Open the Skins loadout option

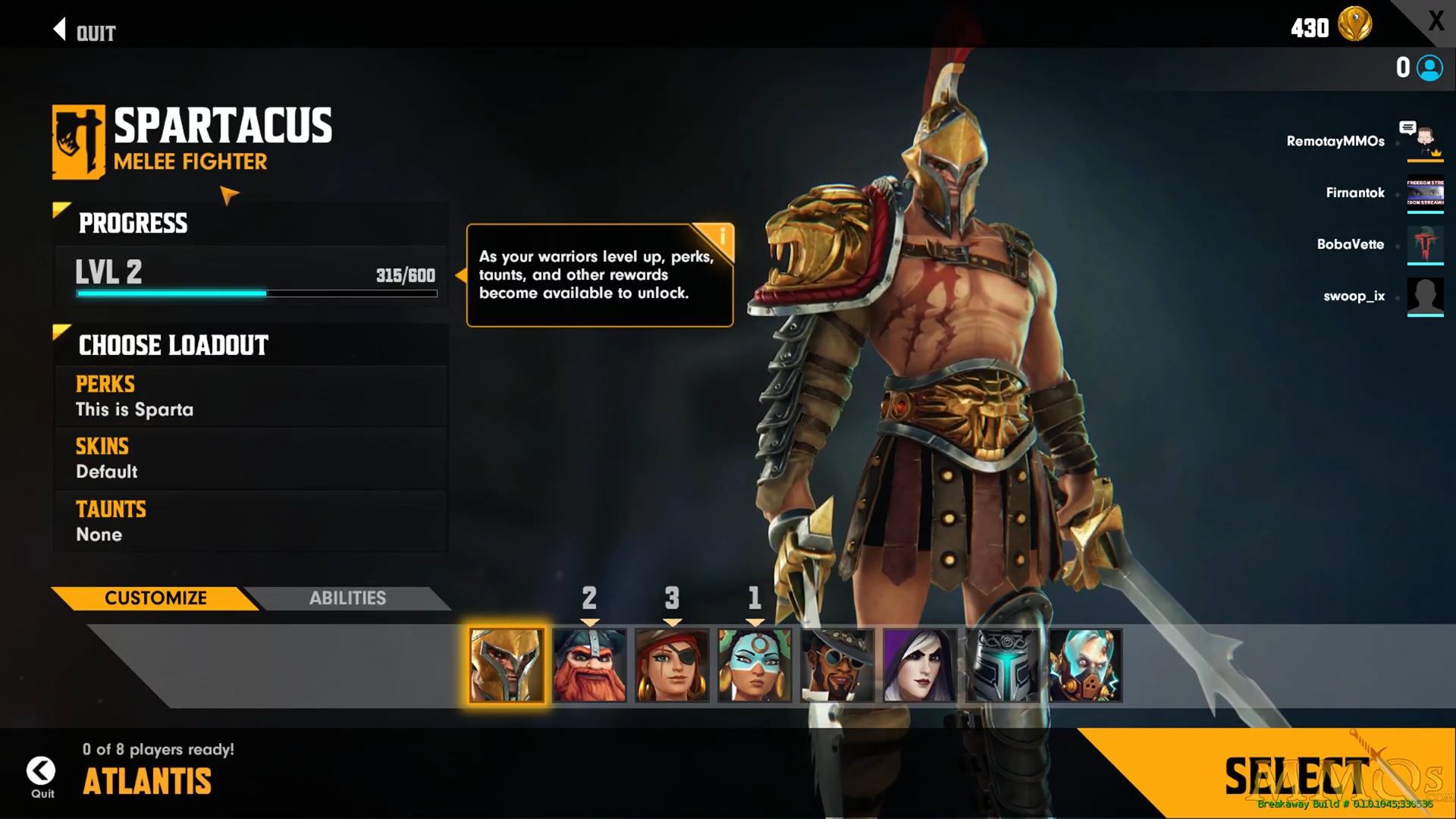[x=250, y=459]
